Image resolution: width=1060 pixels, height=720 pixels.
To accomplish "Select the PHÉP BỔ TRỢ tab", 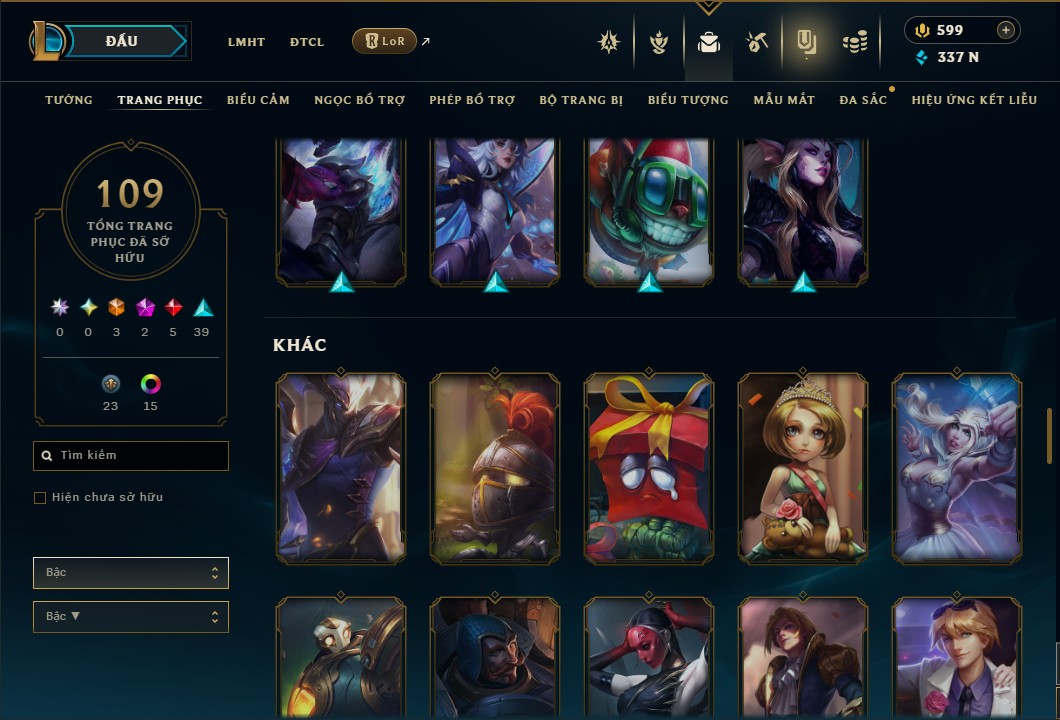I will pos(472,100).
